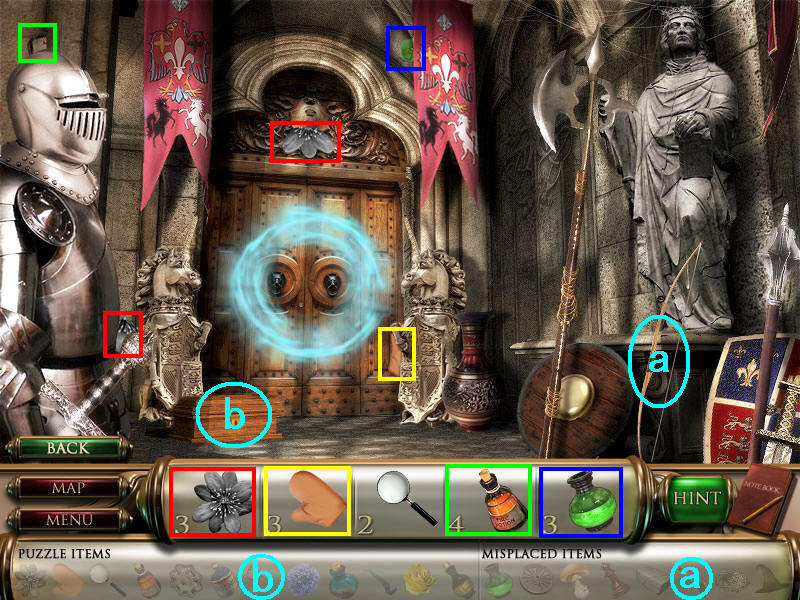Image resolution: width=800 pixels, height=600 pixels.
Task: Select the brown potion bottle slot
Action: coord(488,501)
